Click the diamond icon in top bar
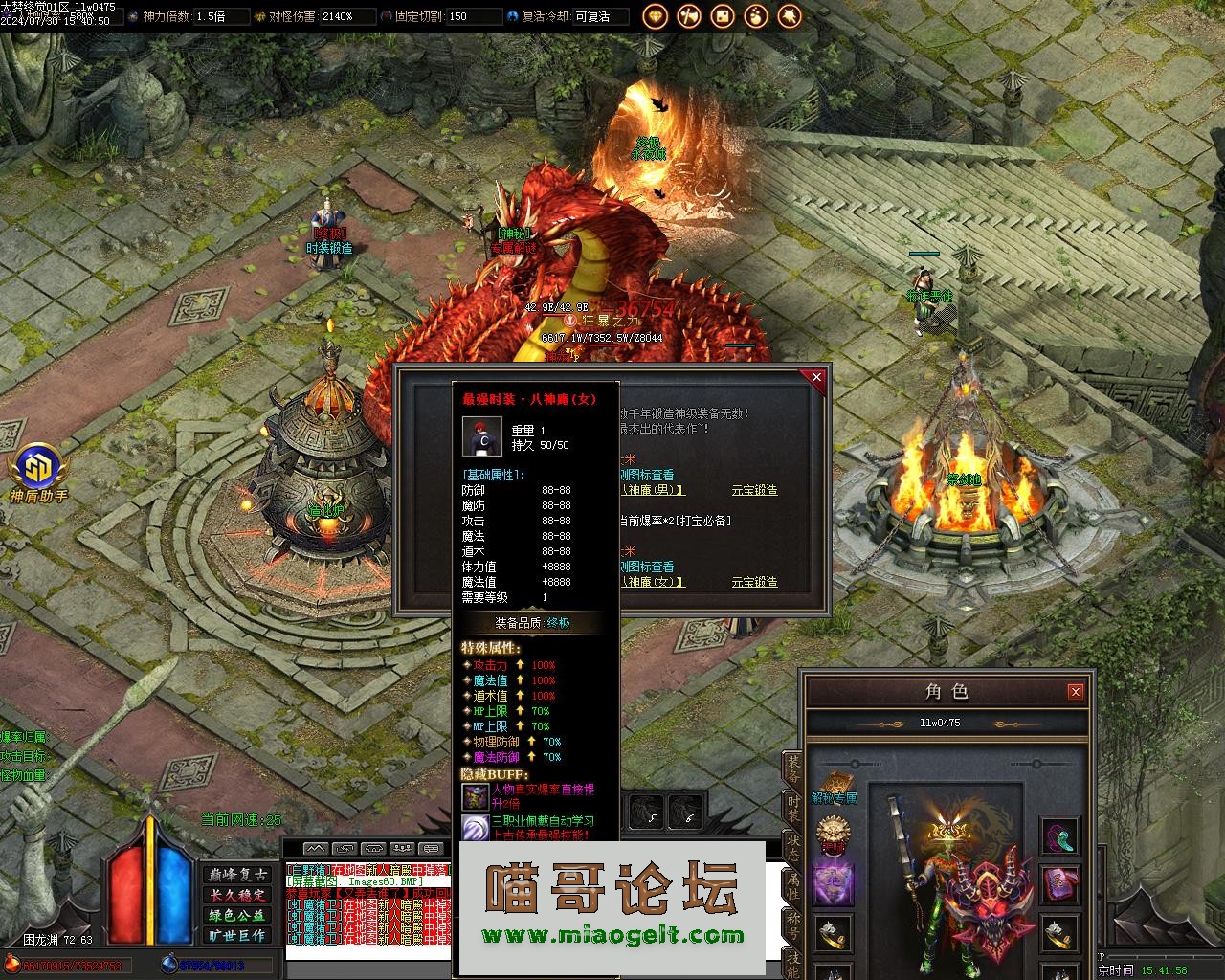The height and width of the screenshot is (980, 1225). click(656, 15)
